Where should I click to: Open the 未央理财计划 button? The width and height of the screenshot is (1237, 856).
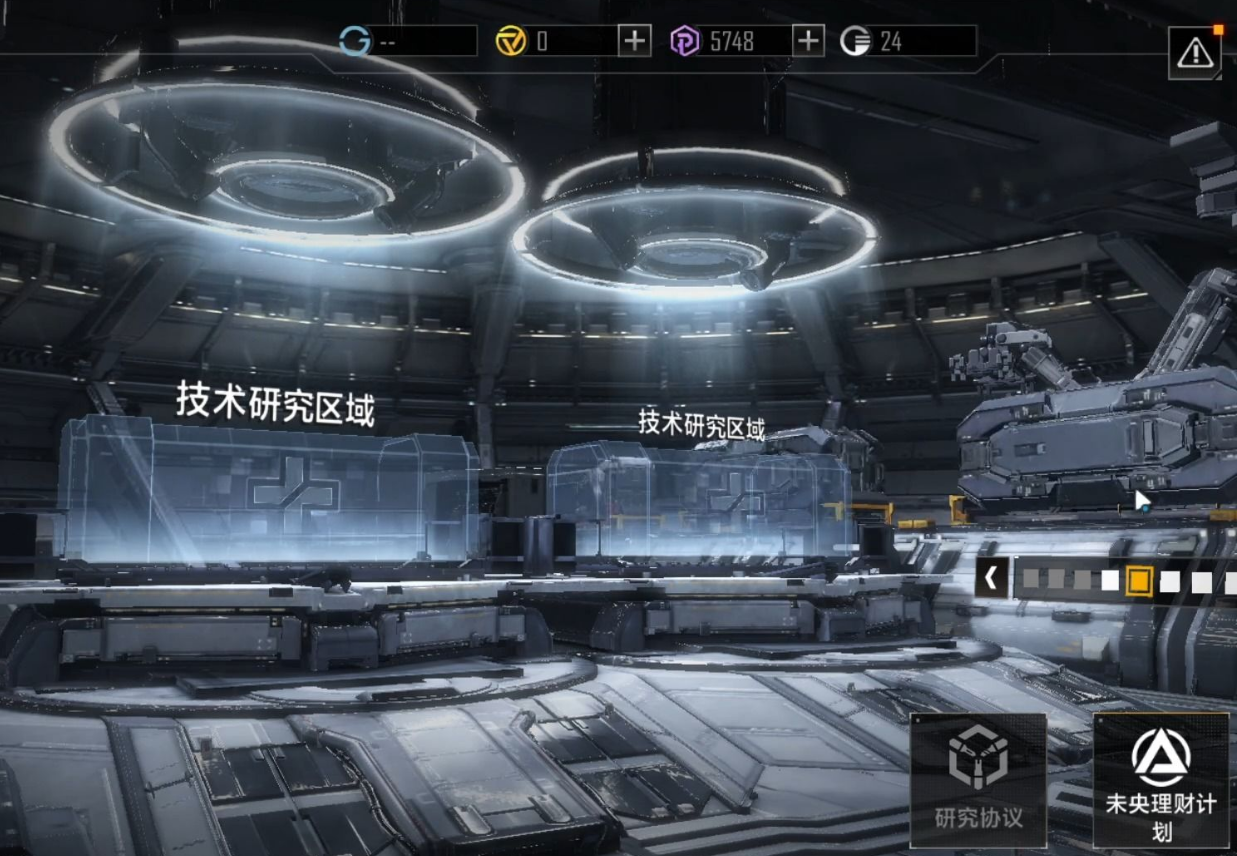[1160, 780]
